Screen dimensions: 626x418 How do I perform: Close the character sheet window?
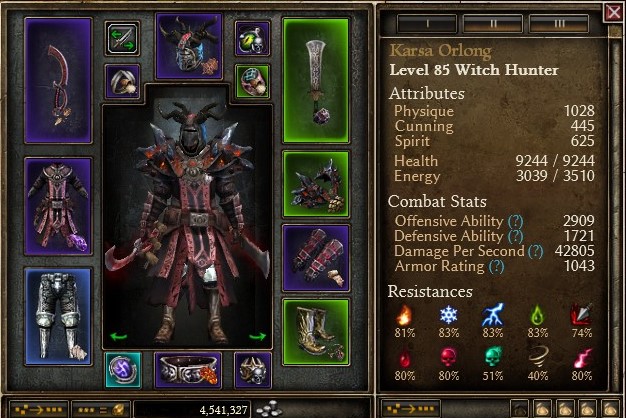pos(613,12)
